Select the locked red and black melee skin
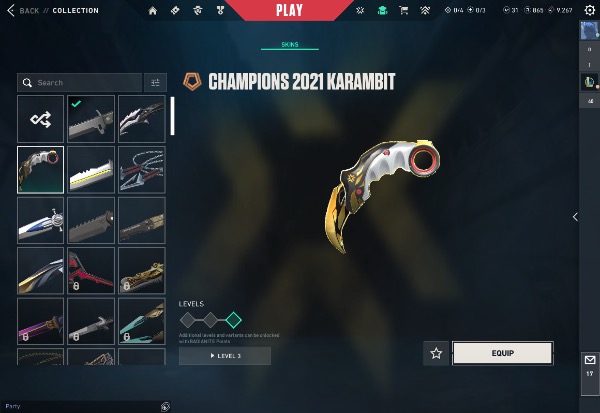This screenshot has height=413, width=600. click(90, 270)
